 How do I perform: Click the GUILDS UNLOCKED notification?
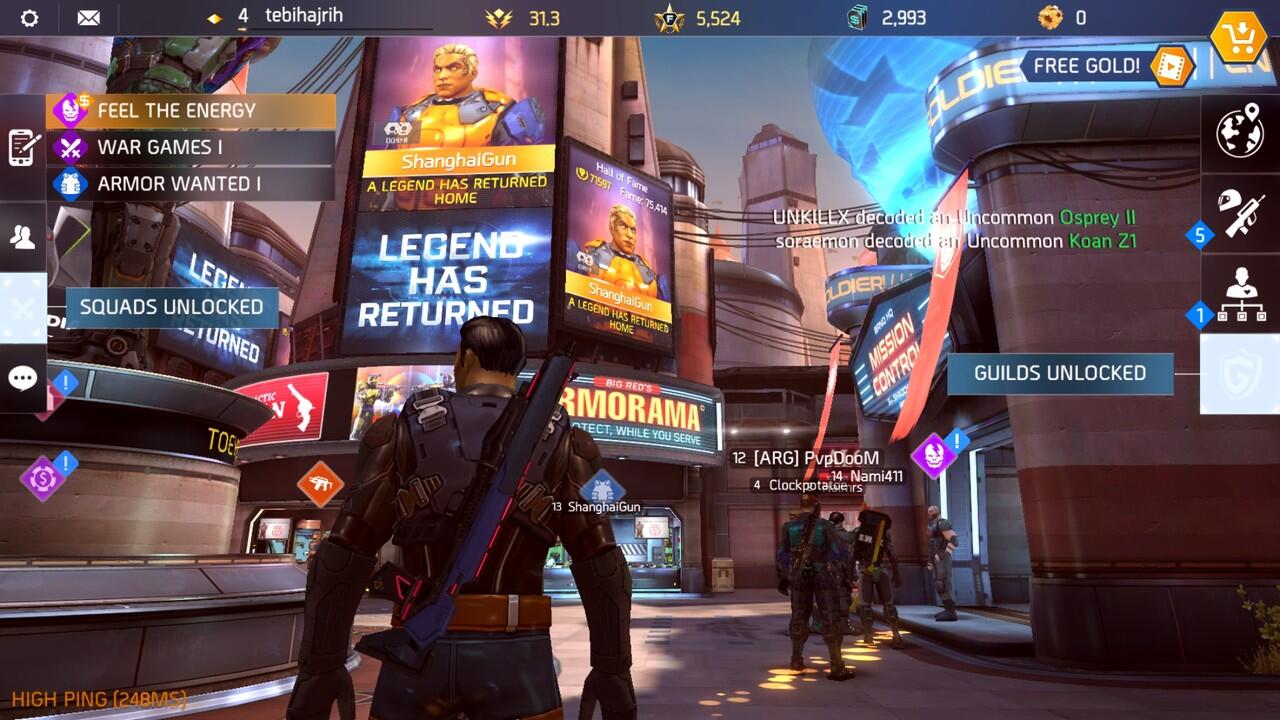click(1060, 372)
